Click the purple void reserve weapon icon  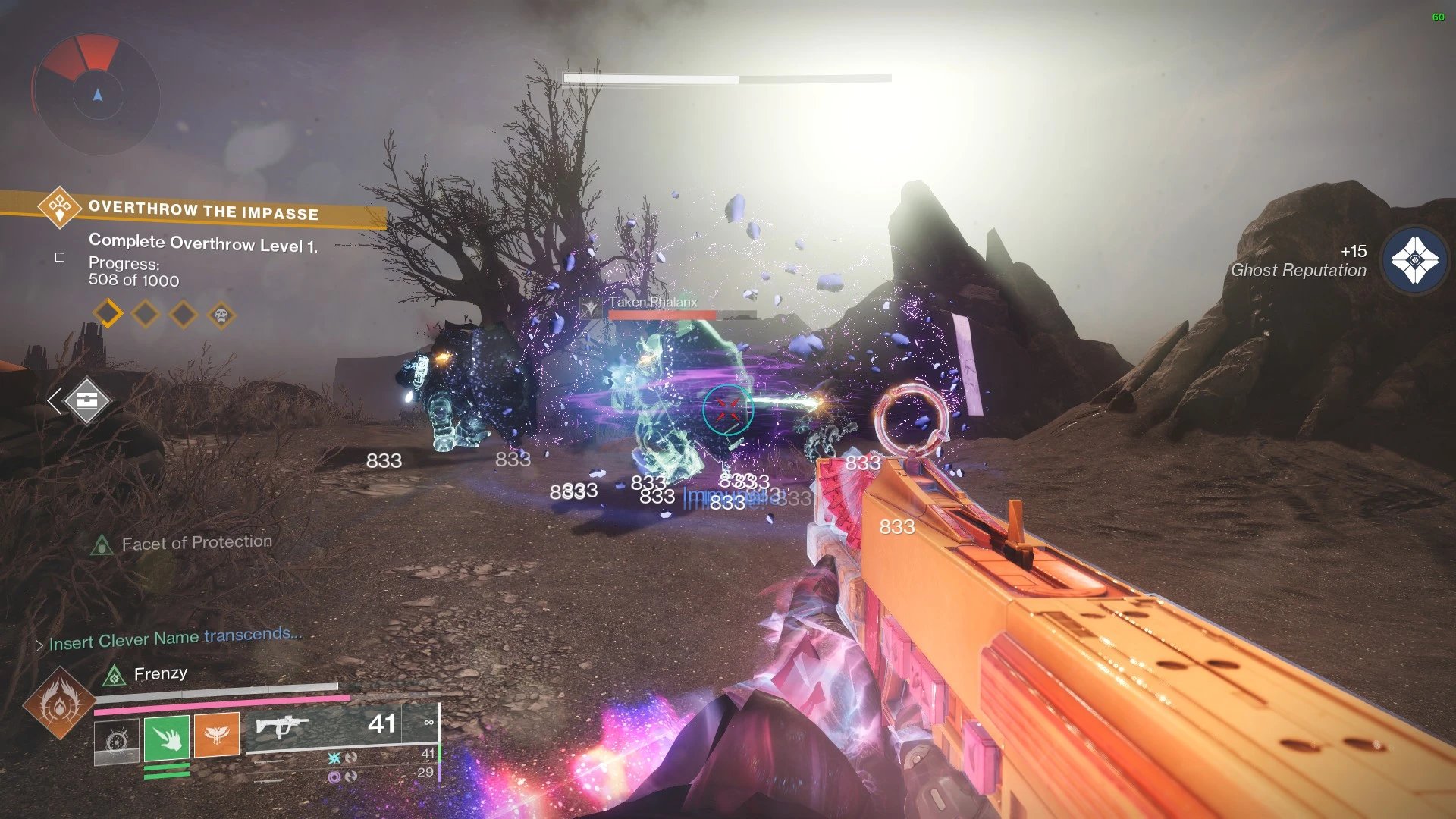pos(334,777)
